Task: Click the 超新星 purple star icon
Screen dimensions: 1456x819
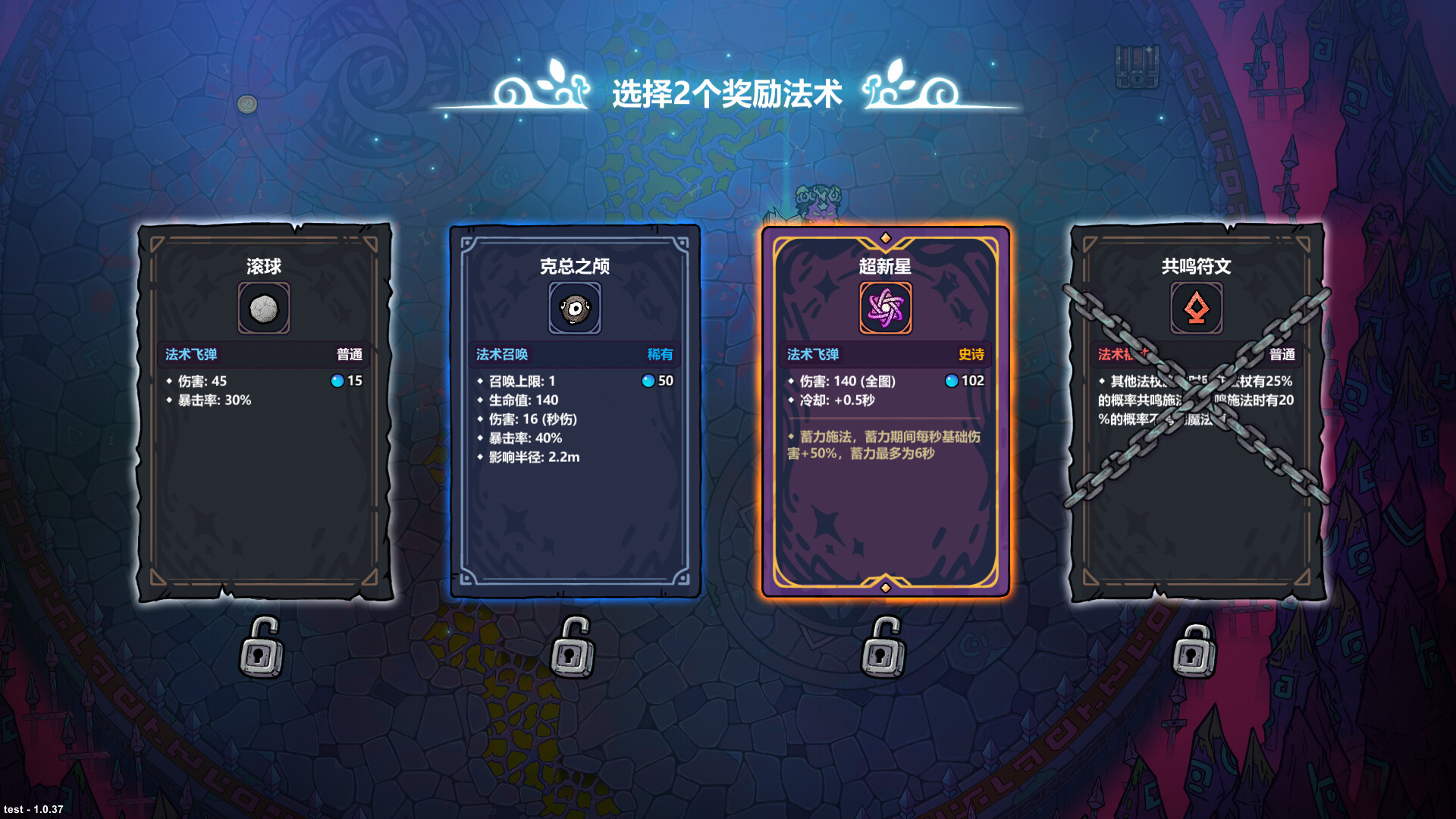Action: point(886,308)
